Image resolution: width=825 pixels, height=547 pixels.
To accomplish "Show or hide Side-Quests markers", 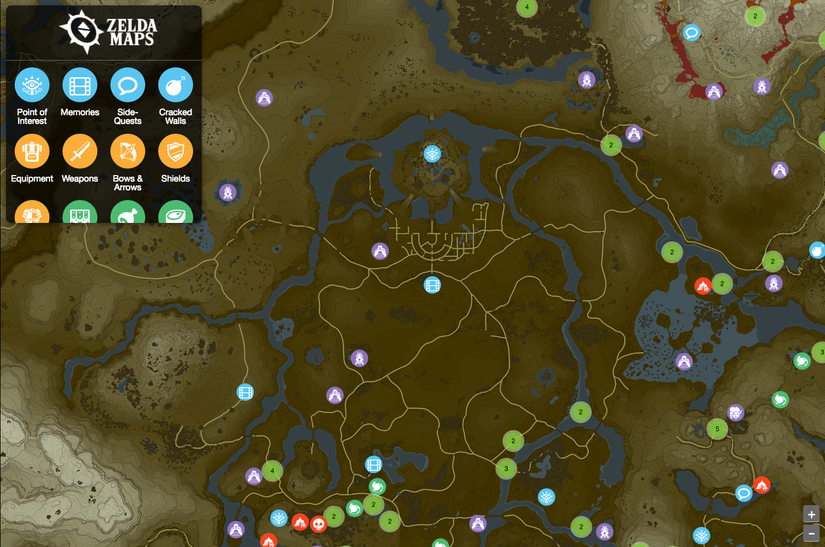I will (127, 85).
